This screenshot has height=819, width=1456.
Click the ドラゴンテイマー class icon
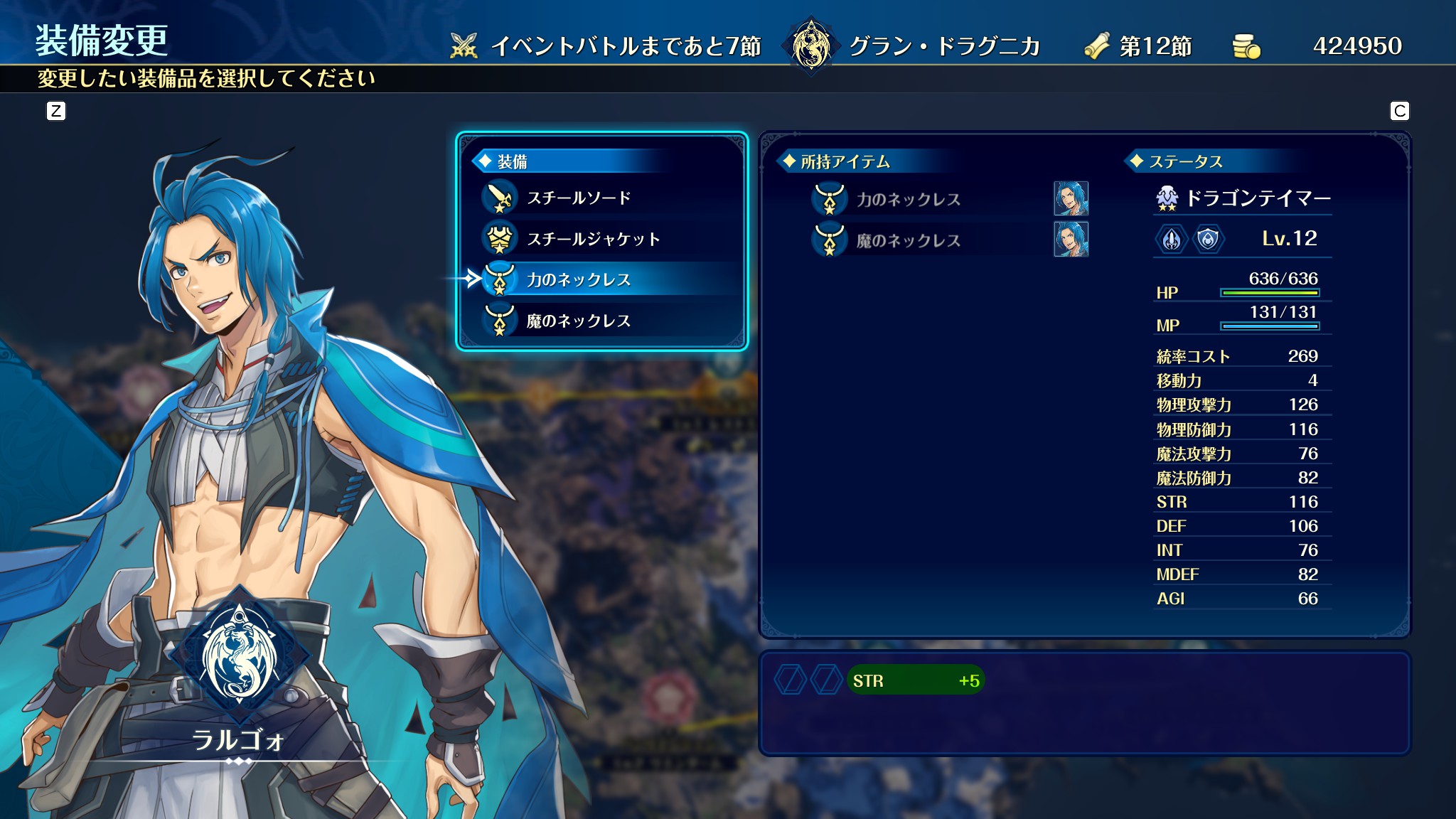point(1167,198)
